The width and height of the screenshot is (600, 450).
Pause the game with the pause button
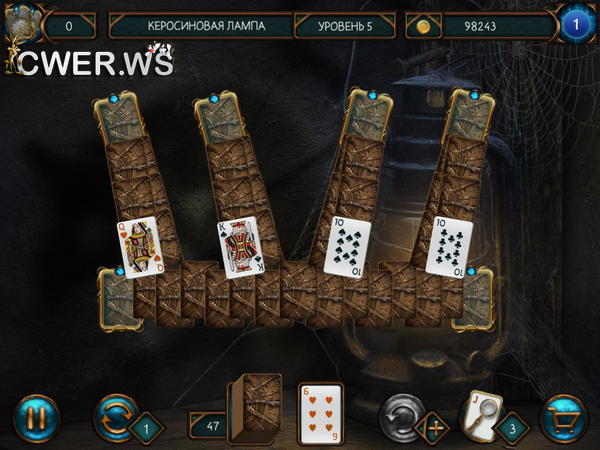click(x=36, y=416)
